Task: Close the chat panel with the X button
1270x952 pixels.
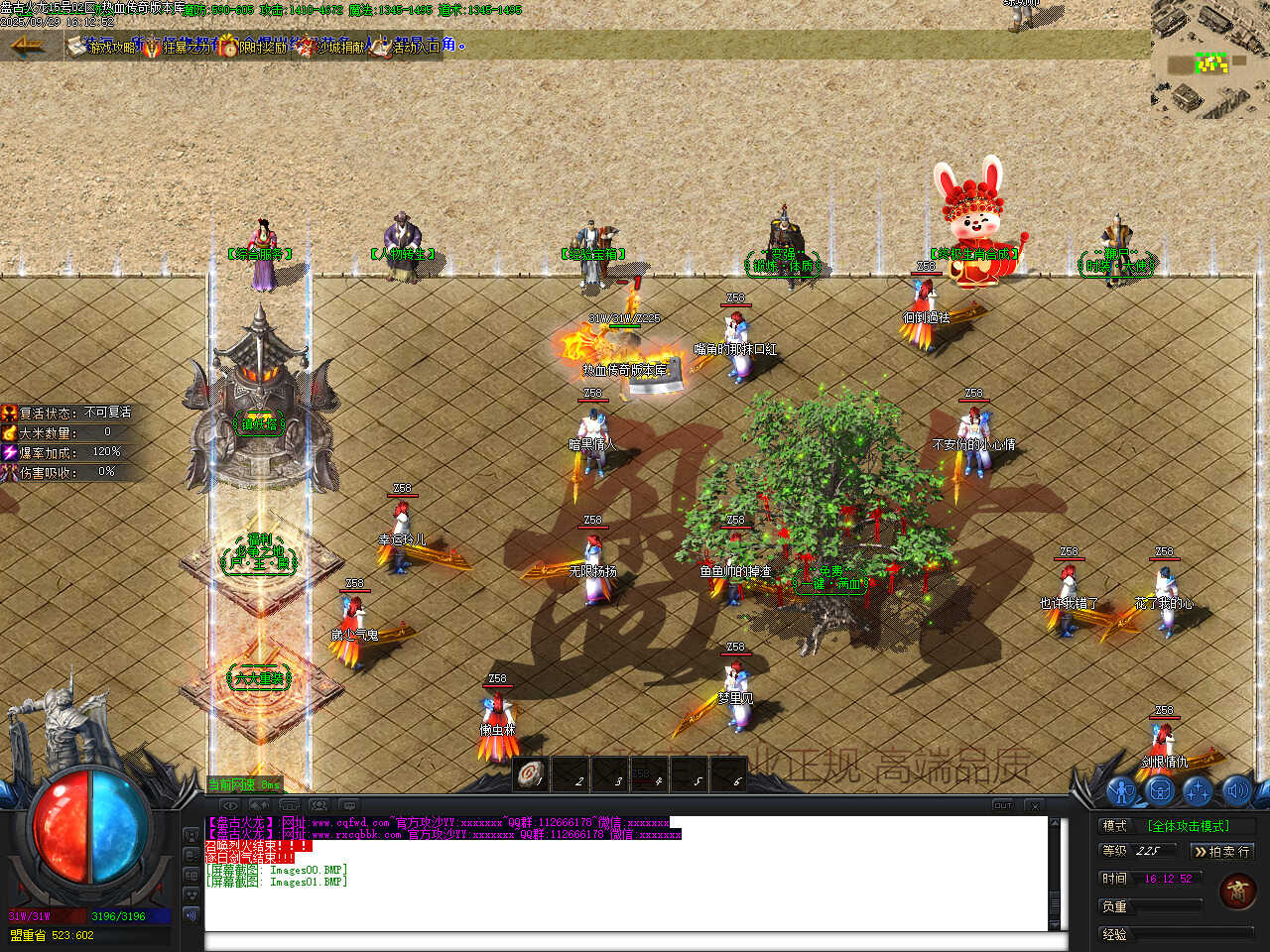Action: coord(1034,805)
